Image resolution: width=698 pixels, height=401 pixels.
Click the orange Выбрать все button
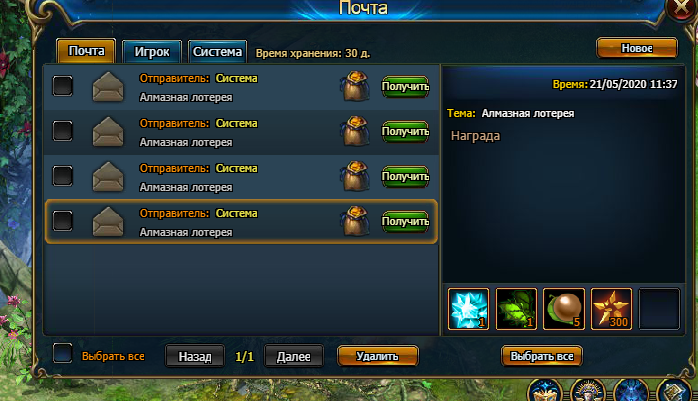pos(541,356)
